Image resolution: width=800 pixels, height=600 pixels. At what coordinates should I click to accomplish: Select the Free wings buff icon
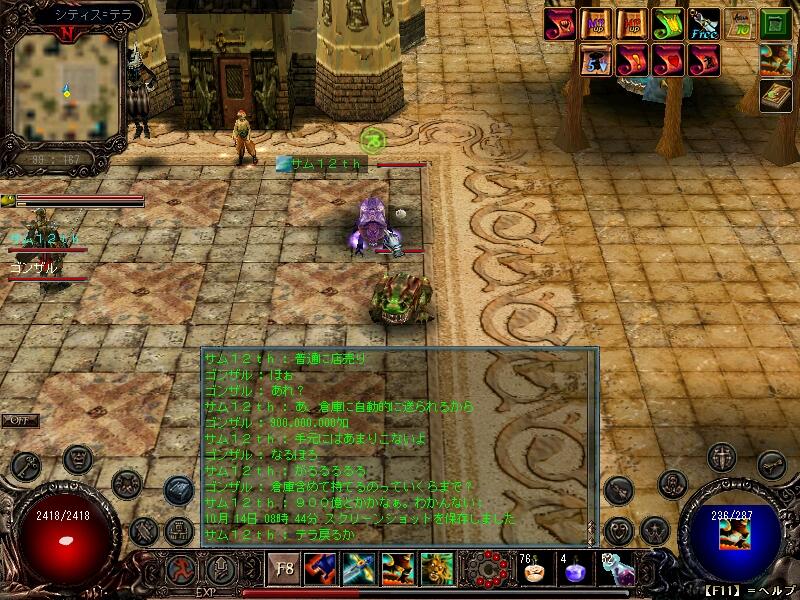click(x=703, y=24)
